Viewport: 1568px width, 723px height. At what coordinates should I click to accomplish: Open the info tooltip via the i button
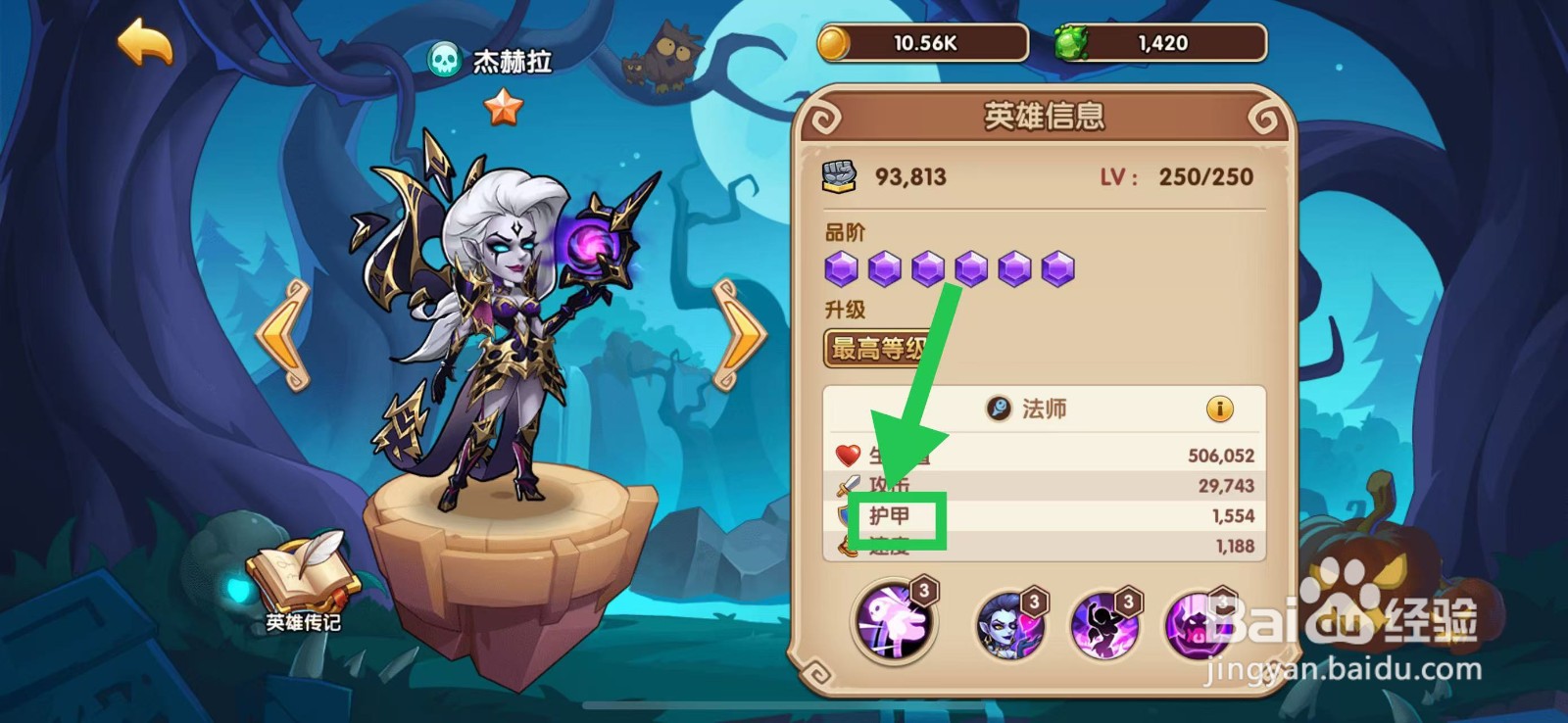(1221, 410)
